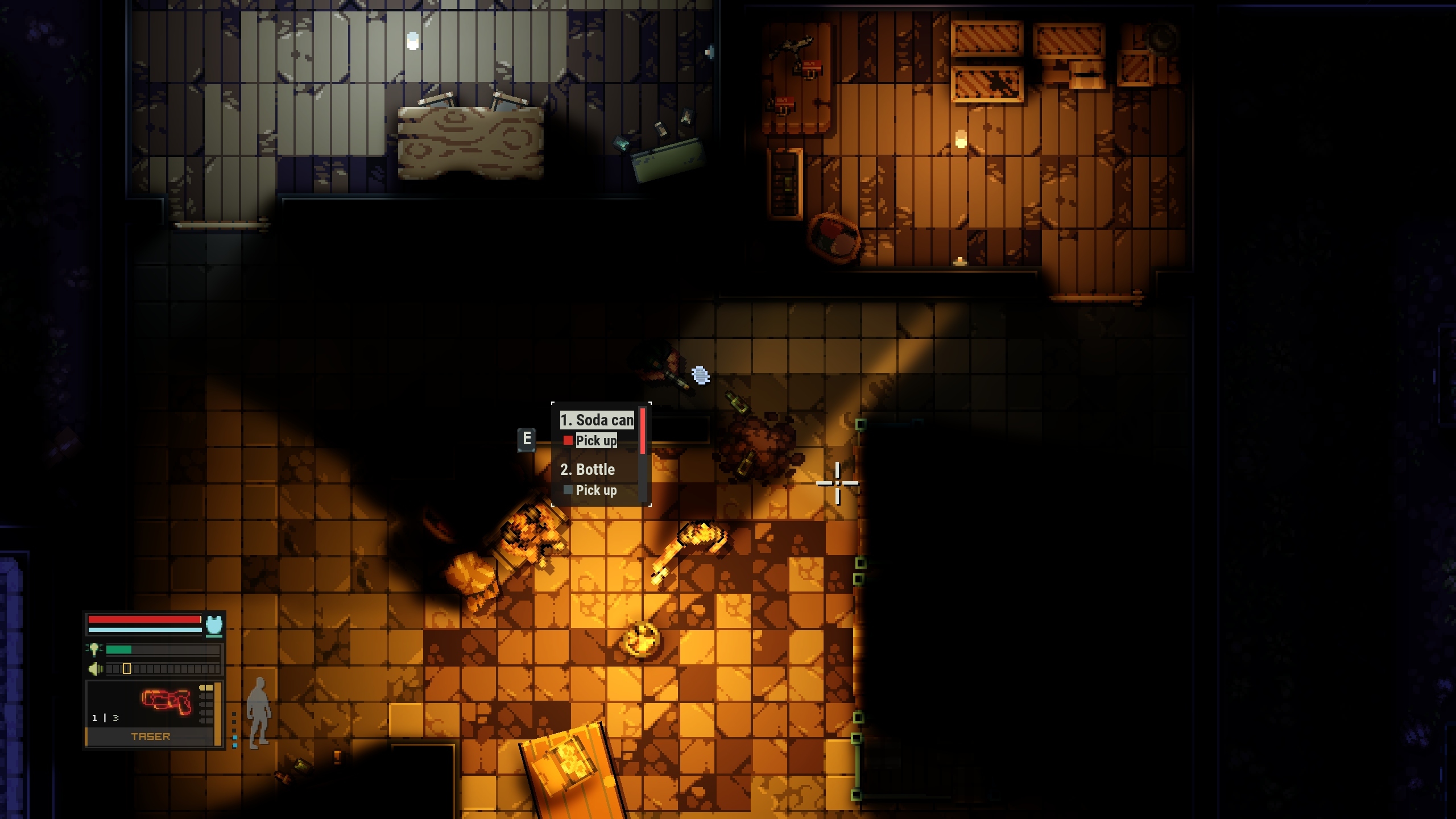Click the speaker icon beside the noise meter
This screenshot has width=1456, height=819.
tap(96, 669)
